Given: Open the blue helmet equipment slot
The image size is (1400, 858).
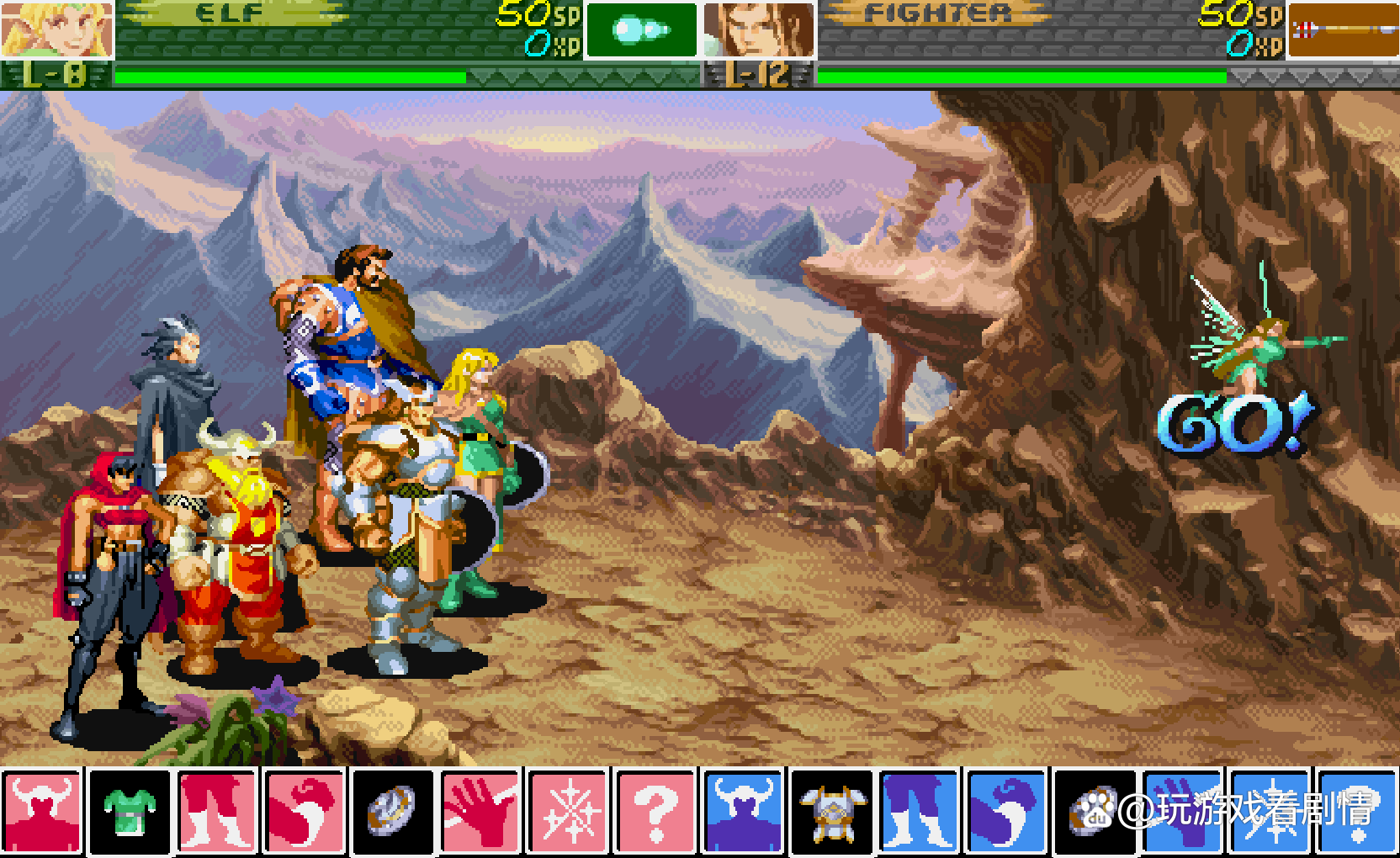Looking at the screenshot, I should 743,811.
